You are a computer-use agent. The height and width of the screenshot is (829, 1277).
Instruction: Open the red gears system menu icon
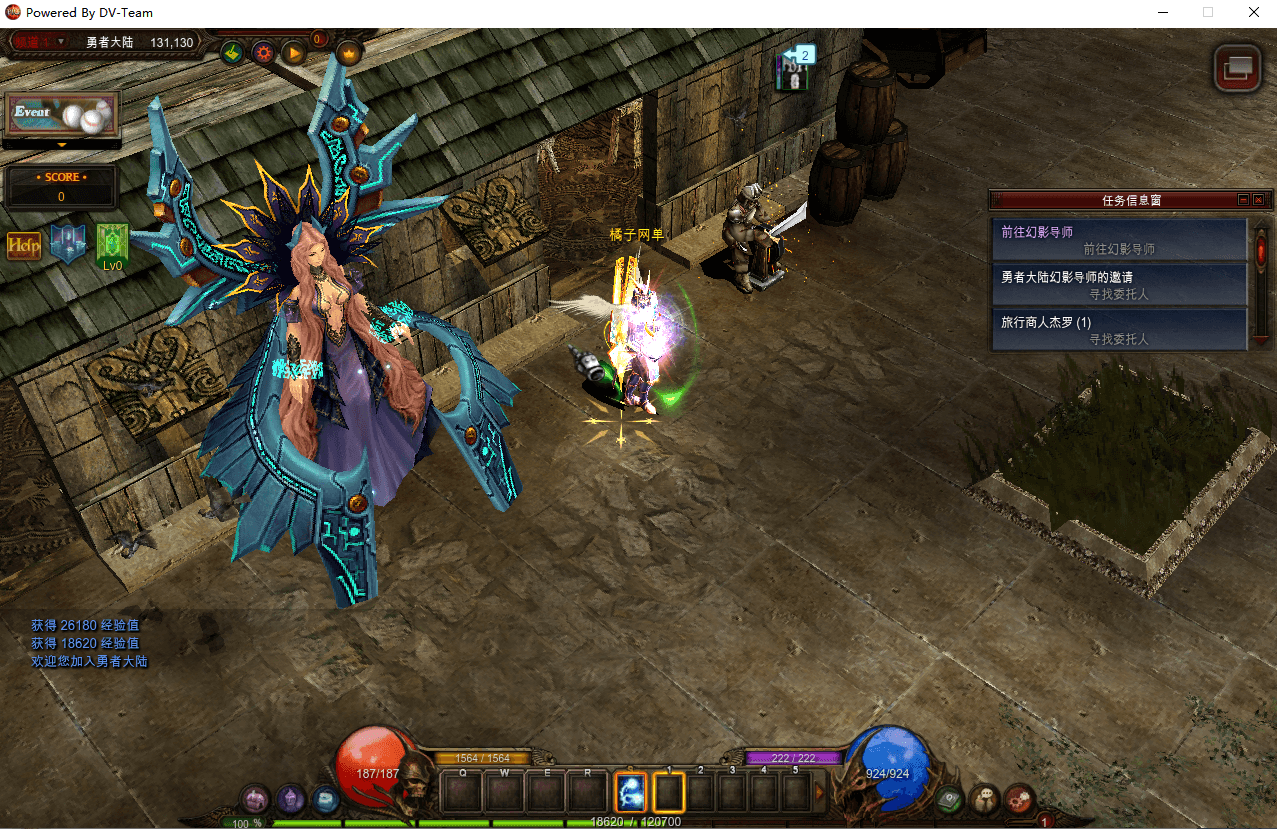[1018, 798]
